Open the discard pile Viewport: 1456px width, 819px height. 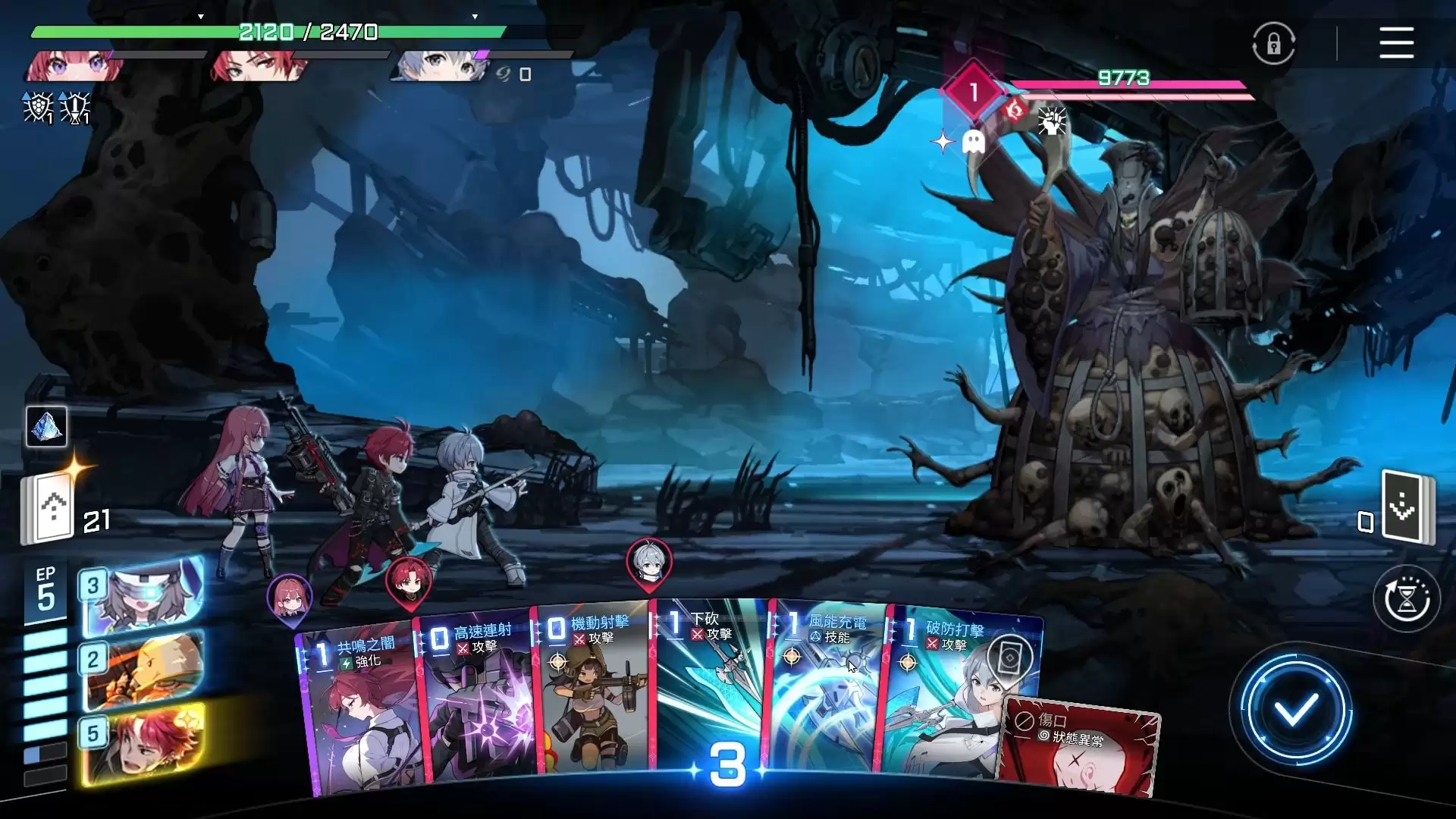[1407, 507]
